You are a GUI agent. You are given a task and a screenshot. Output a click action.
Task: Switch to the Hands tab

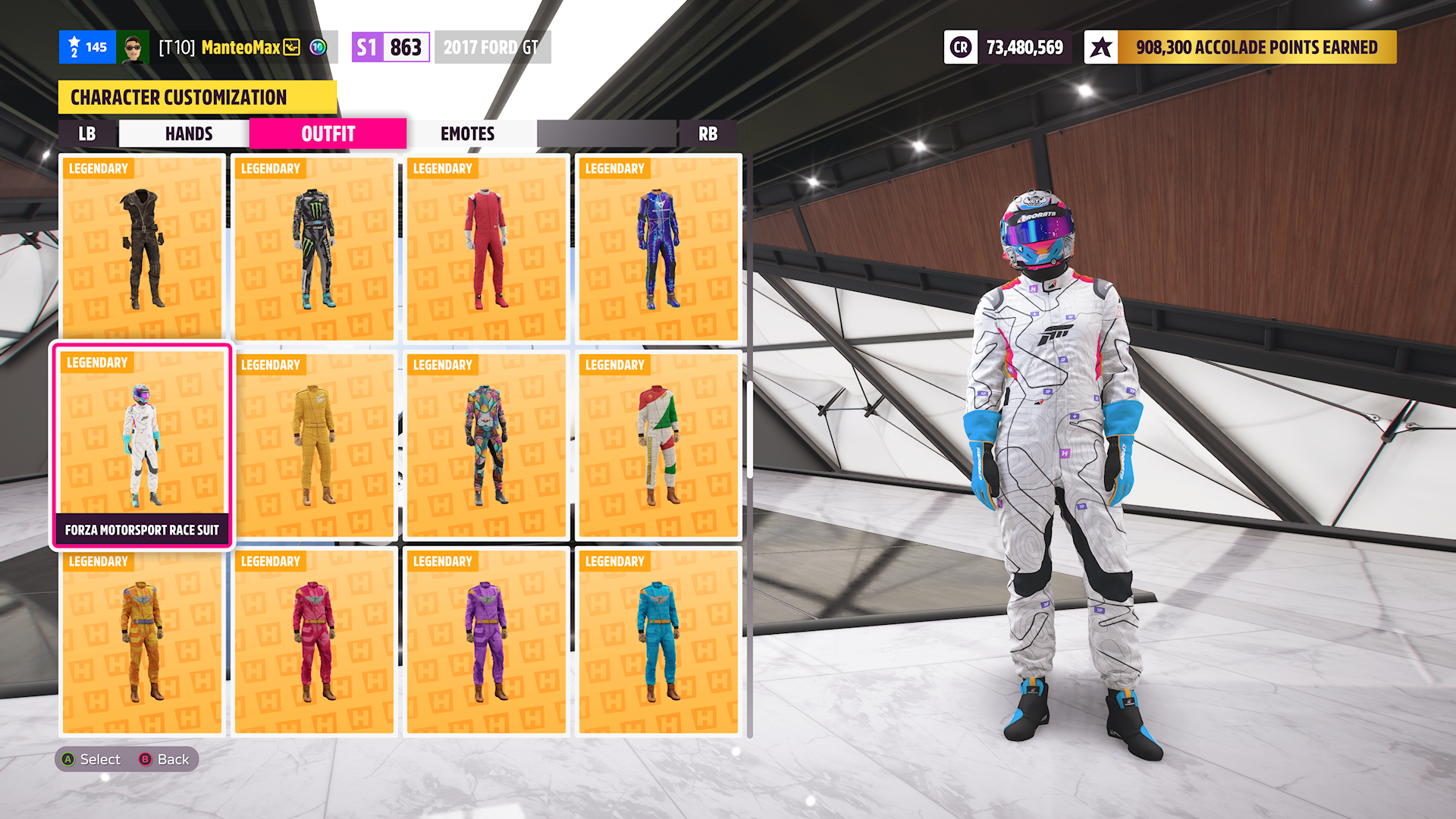click(x=188, y=134)
